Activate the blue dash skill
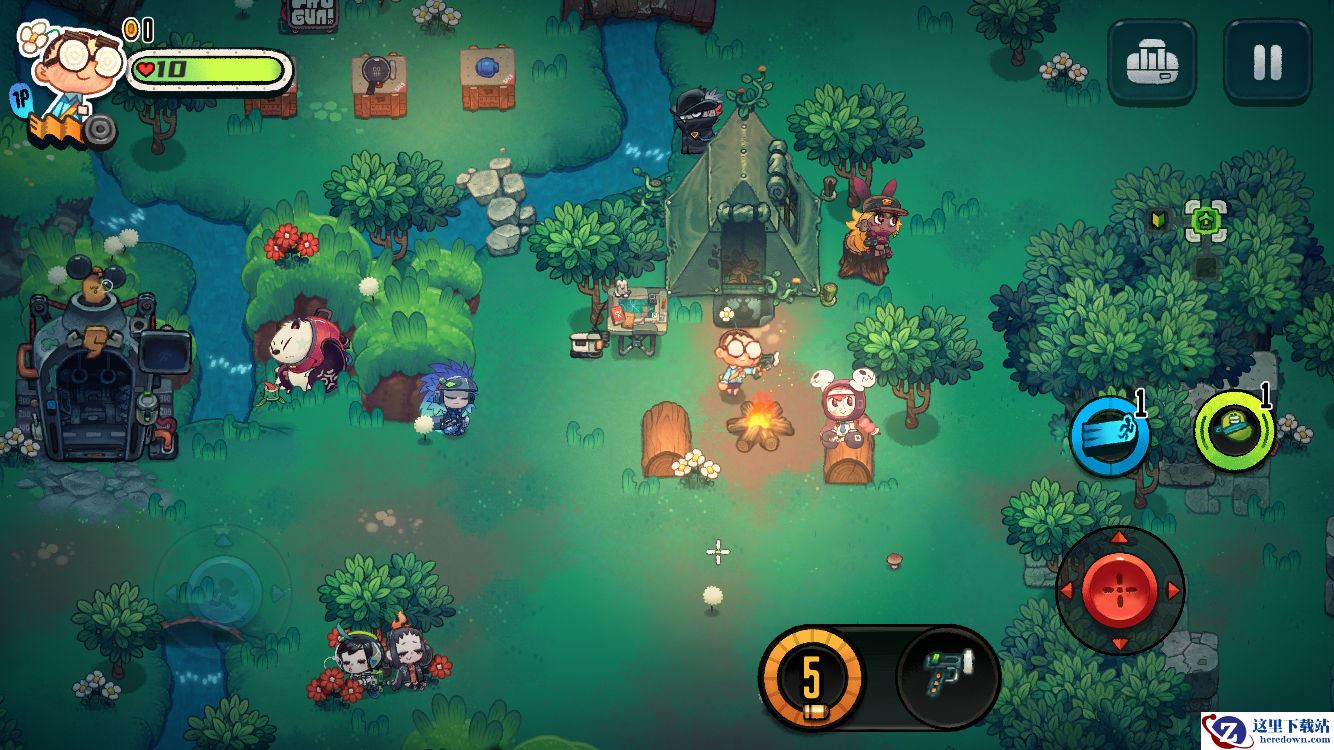 click(x=1109, y=436)
